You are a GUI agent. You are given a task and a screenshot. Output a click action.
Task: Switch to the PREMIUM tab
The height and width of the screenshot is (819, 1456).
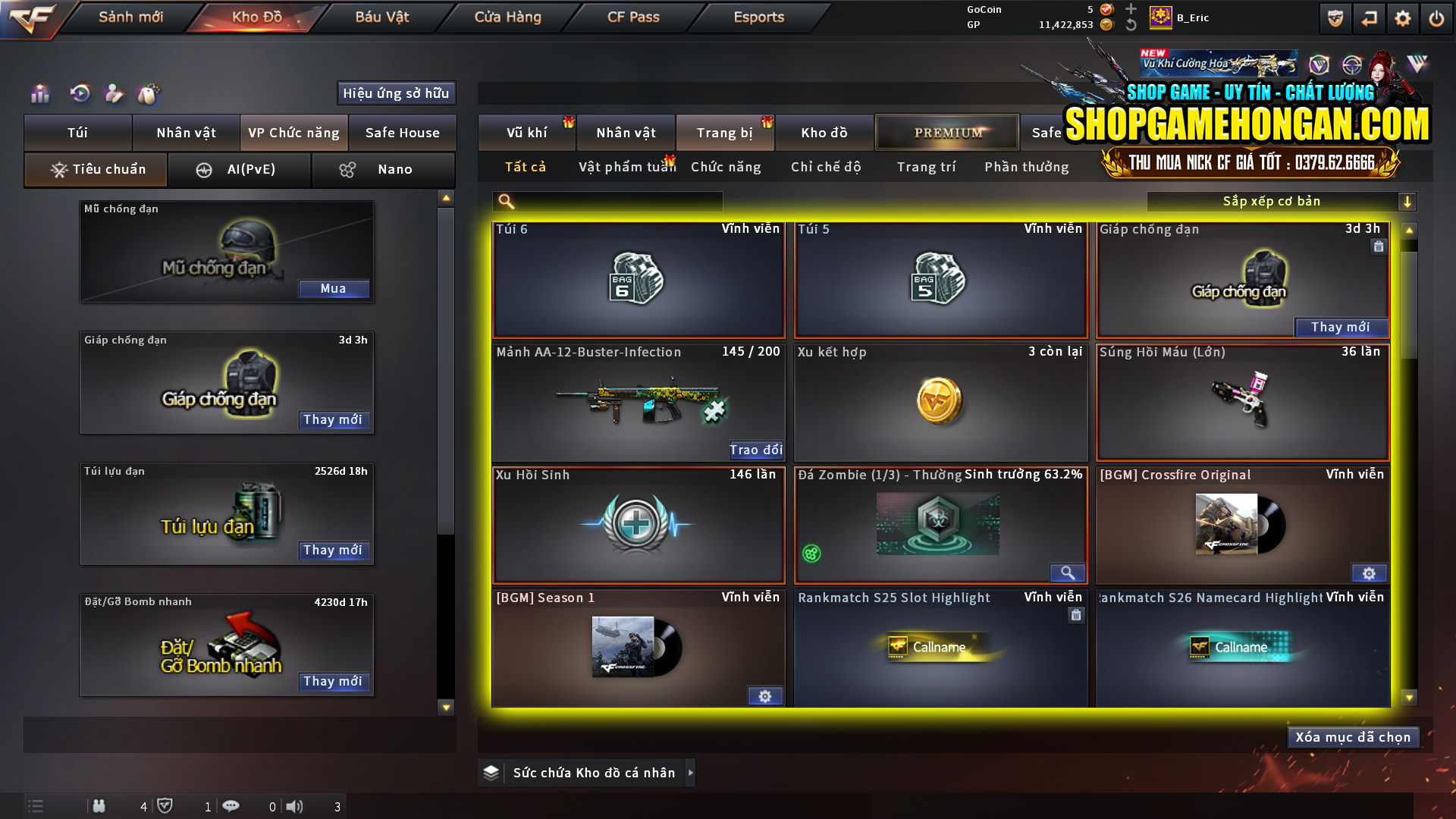point(946,132)
